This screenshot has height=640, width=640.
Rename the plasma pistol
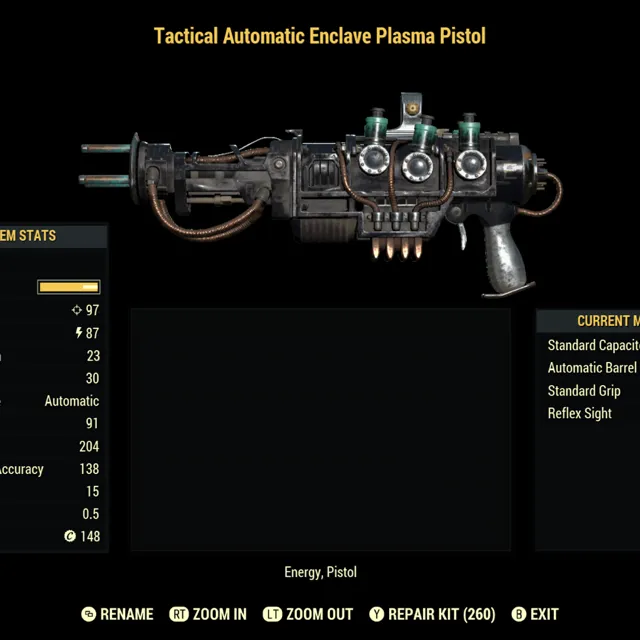[117, 614]
